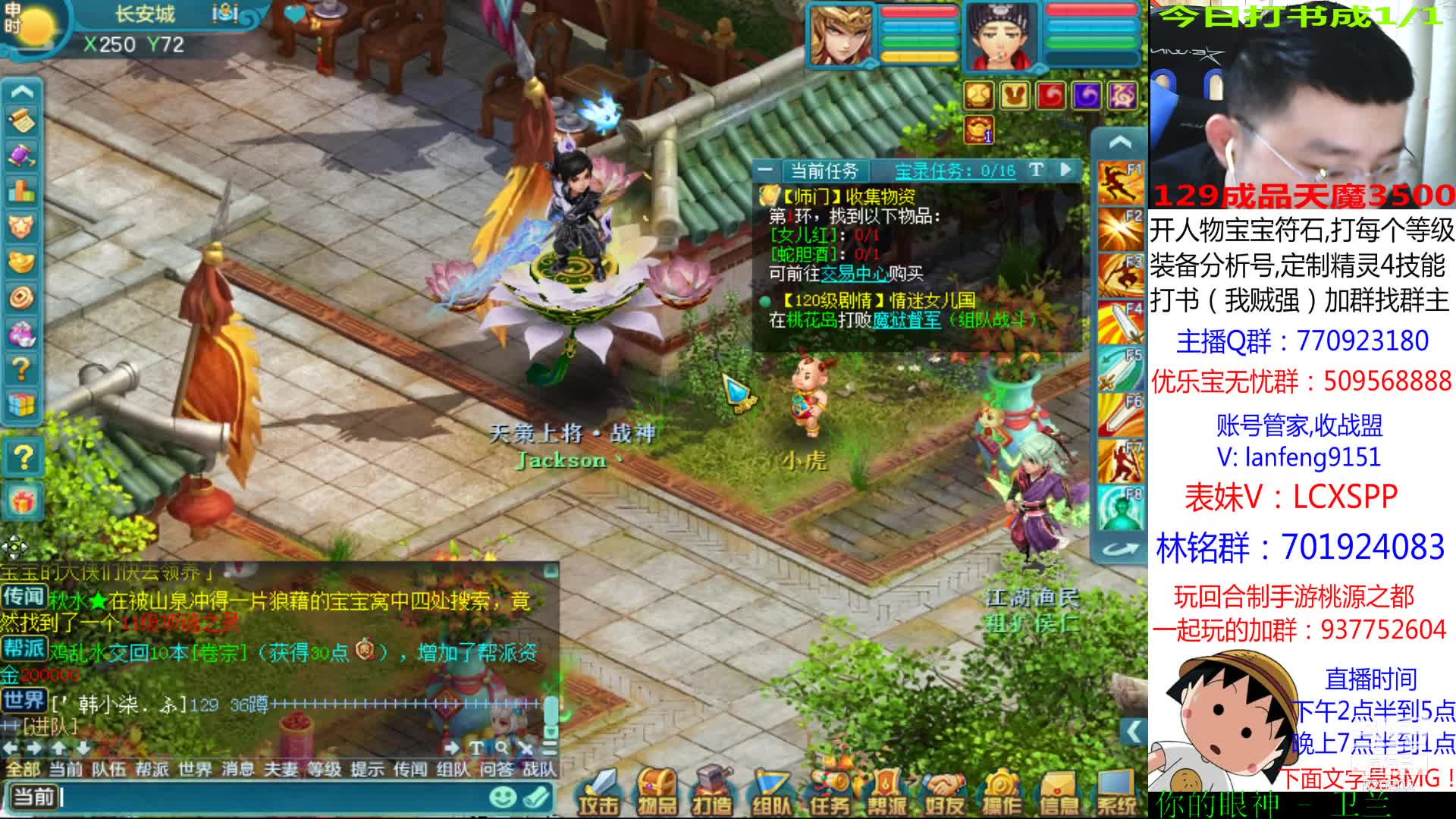Follow the 交易中心 link in quest tracker

[854, 273]
